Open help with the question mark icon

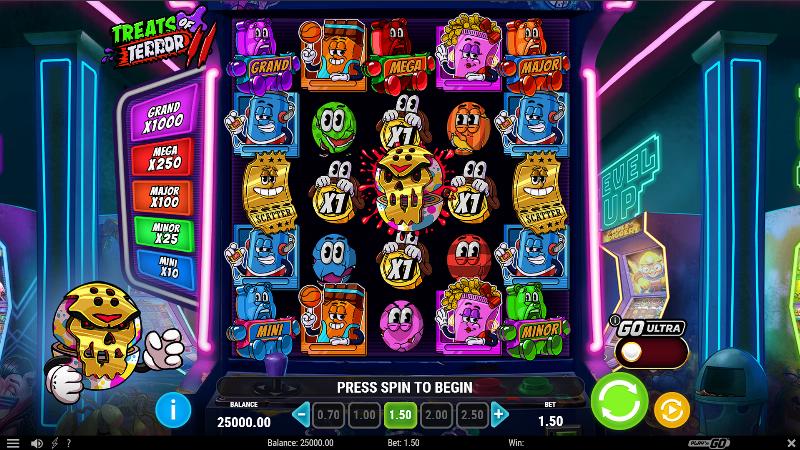click(x=69, y=443)
